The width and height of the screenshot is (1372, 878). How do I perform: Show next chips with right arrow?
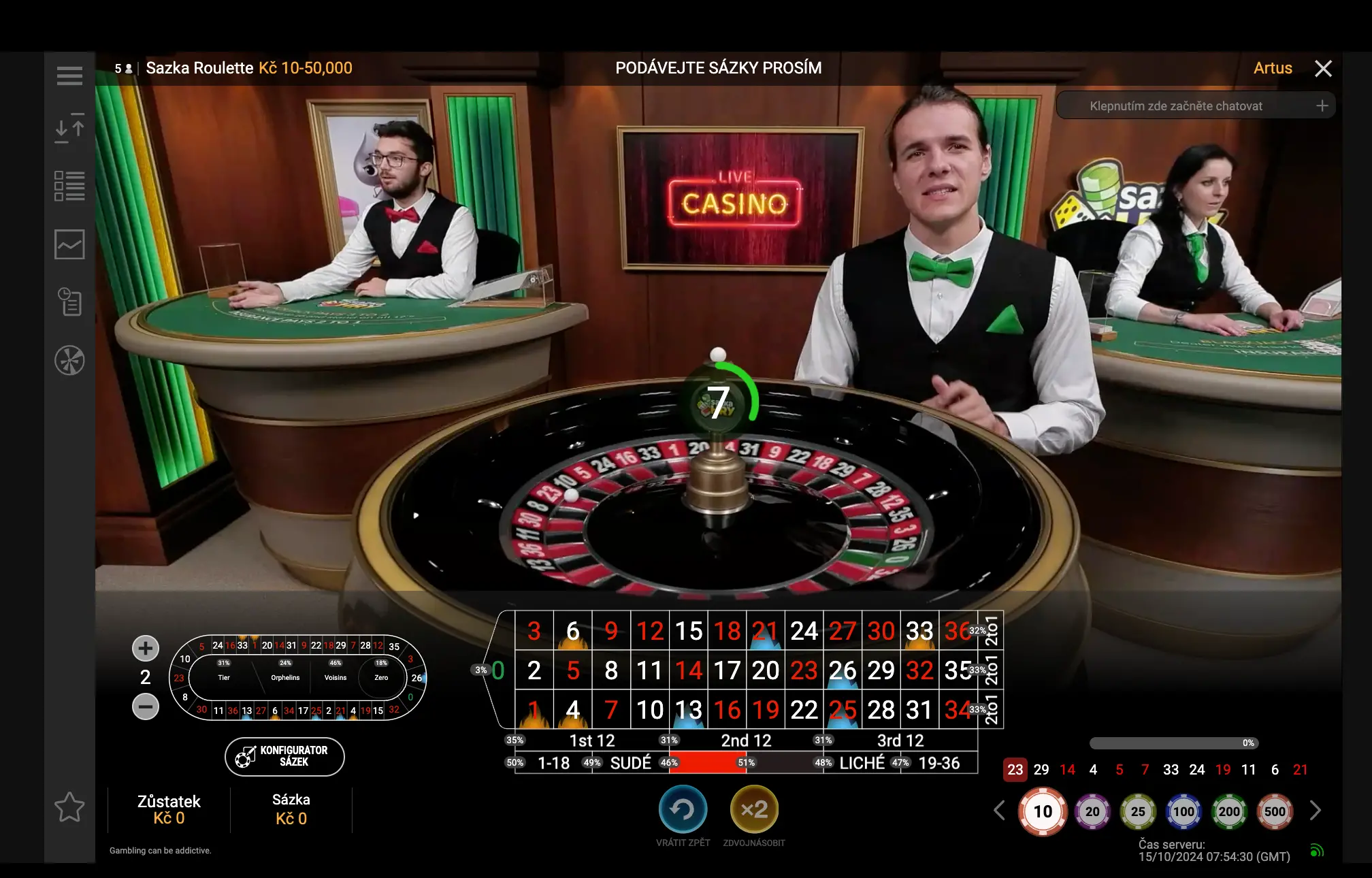1315,811
